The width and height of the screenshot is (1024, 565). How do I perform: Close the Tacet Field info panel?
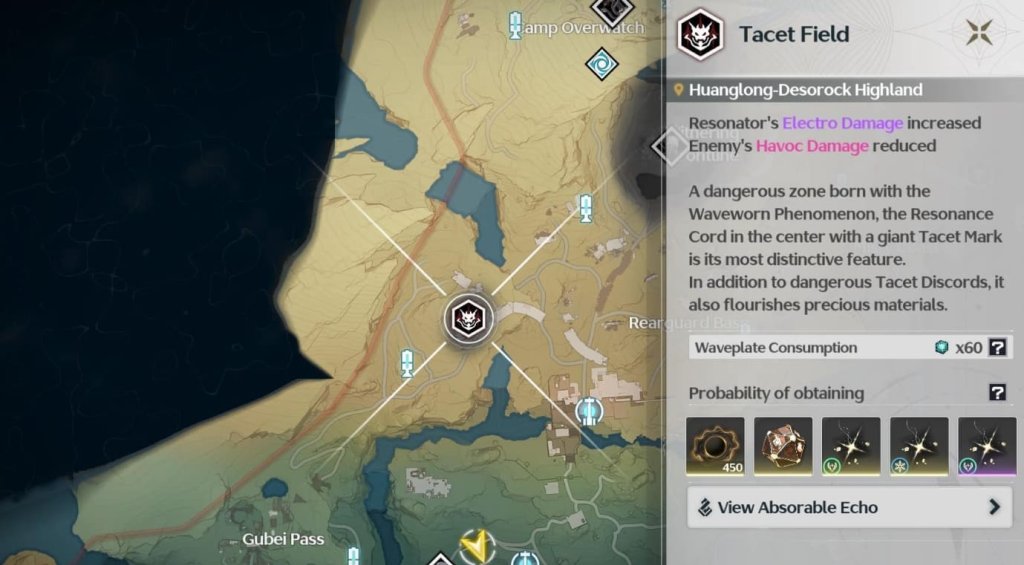coord(978,33)
